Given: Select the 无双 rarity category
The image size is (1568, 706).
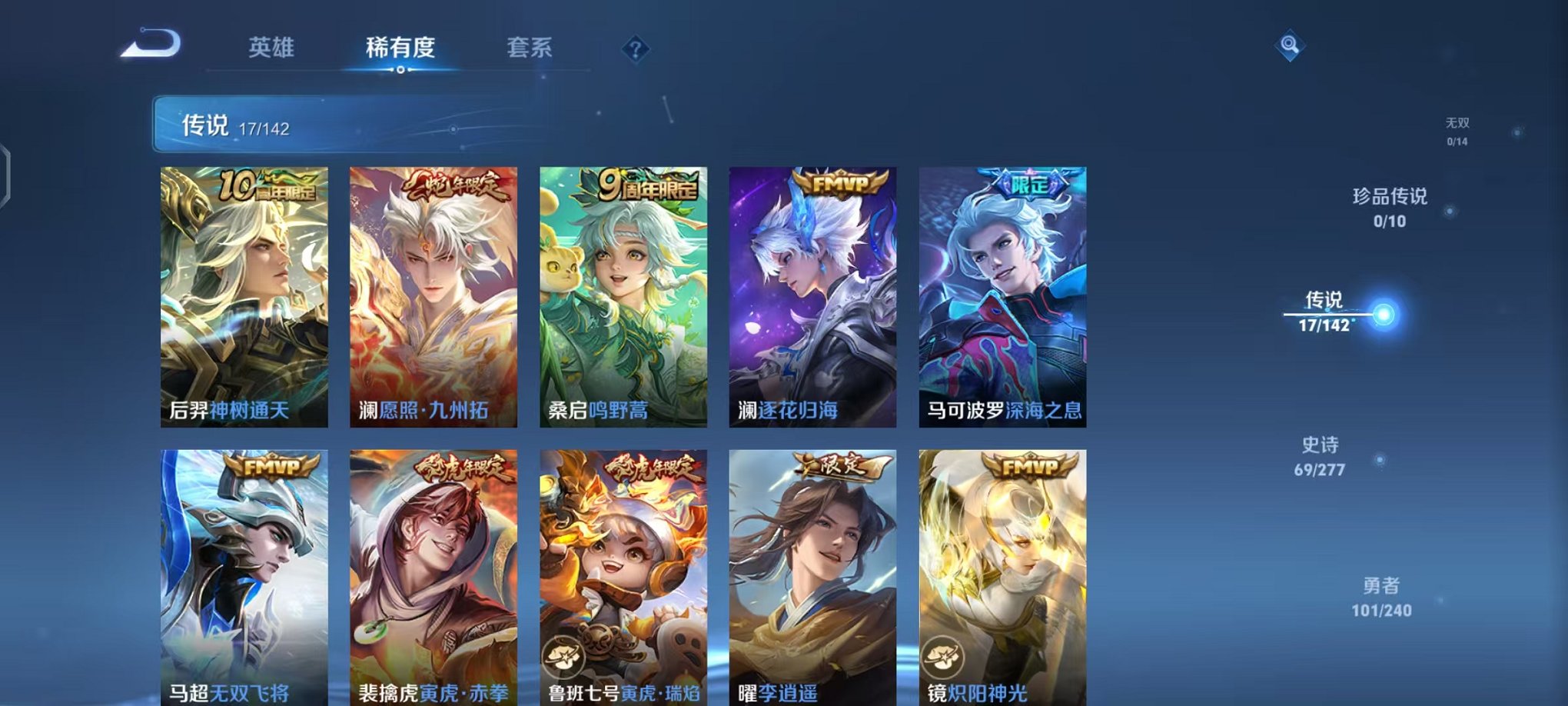Looking at the screenshot, I should click(x=1457, y=131).
